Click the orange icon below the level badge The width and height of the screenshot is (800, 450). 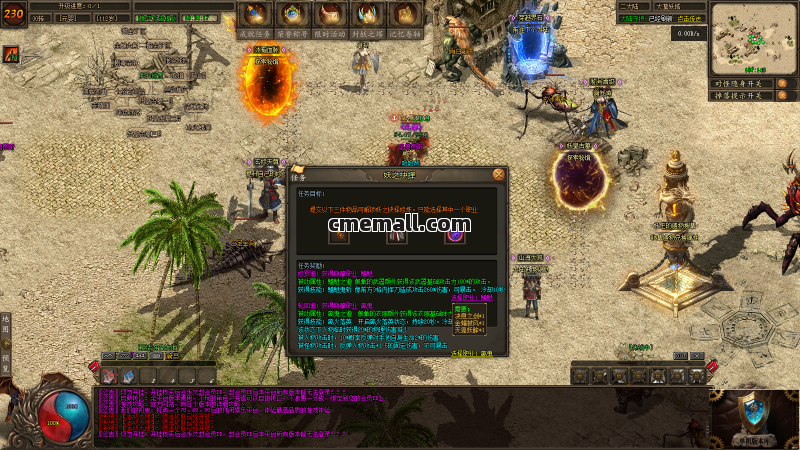click(x=10, y=54)
